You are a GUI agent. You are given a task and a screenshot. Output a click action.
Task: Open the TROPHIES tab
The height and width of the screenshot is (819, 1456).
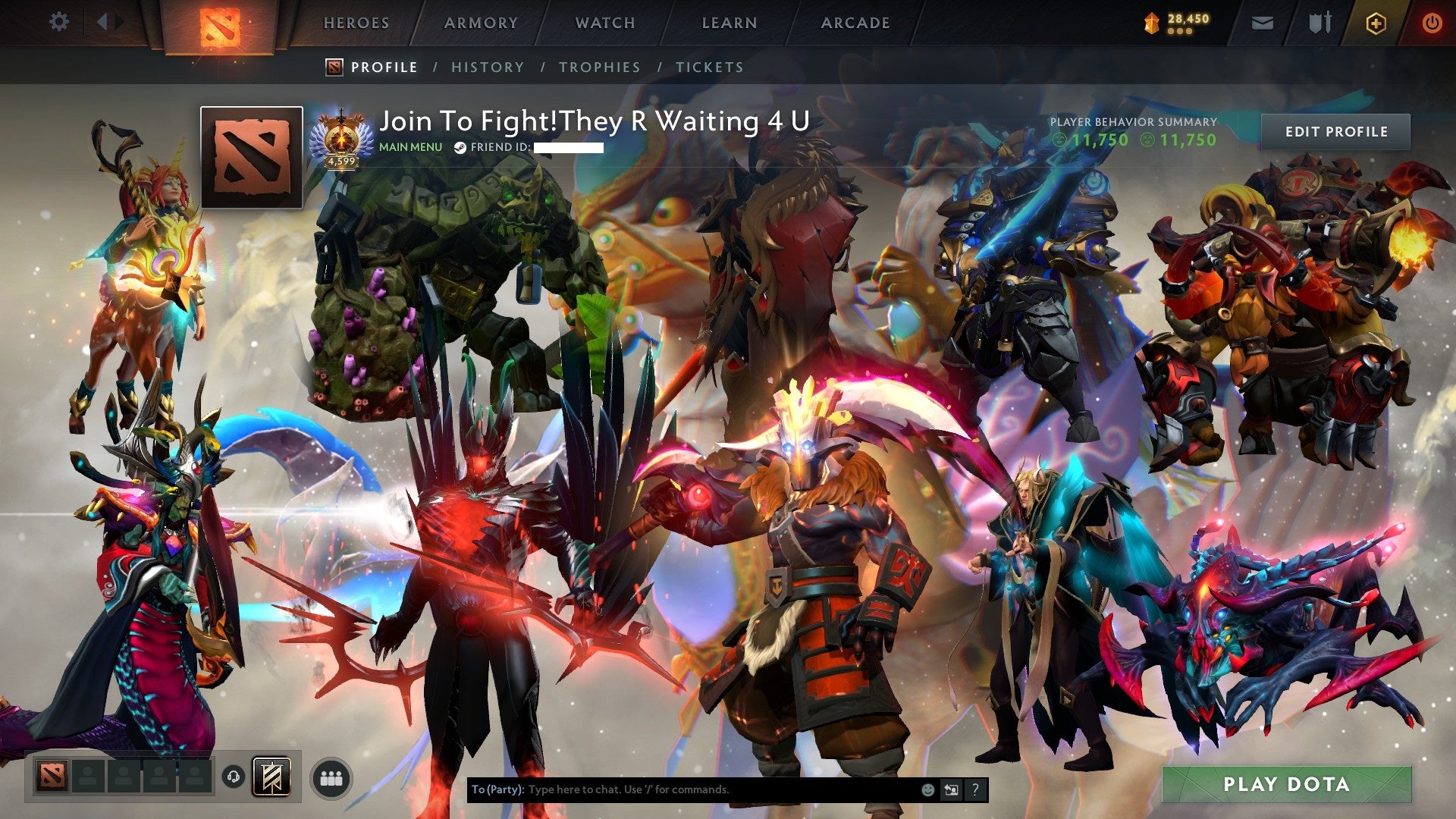[600, 67]
